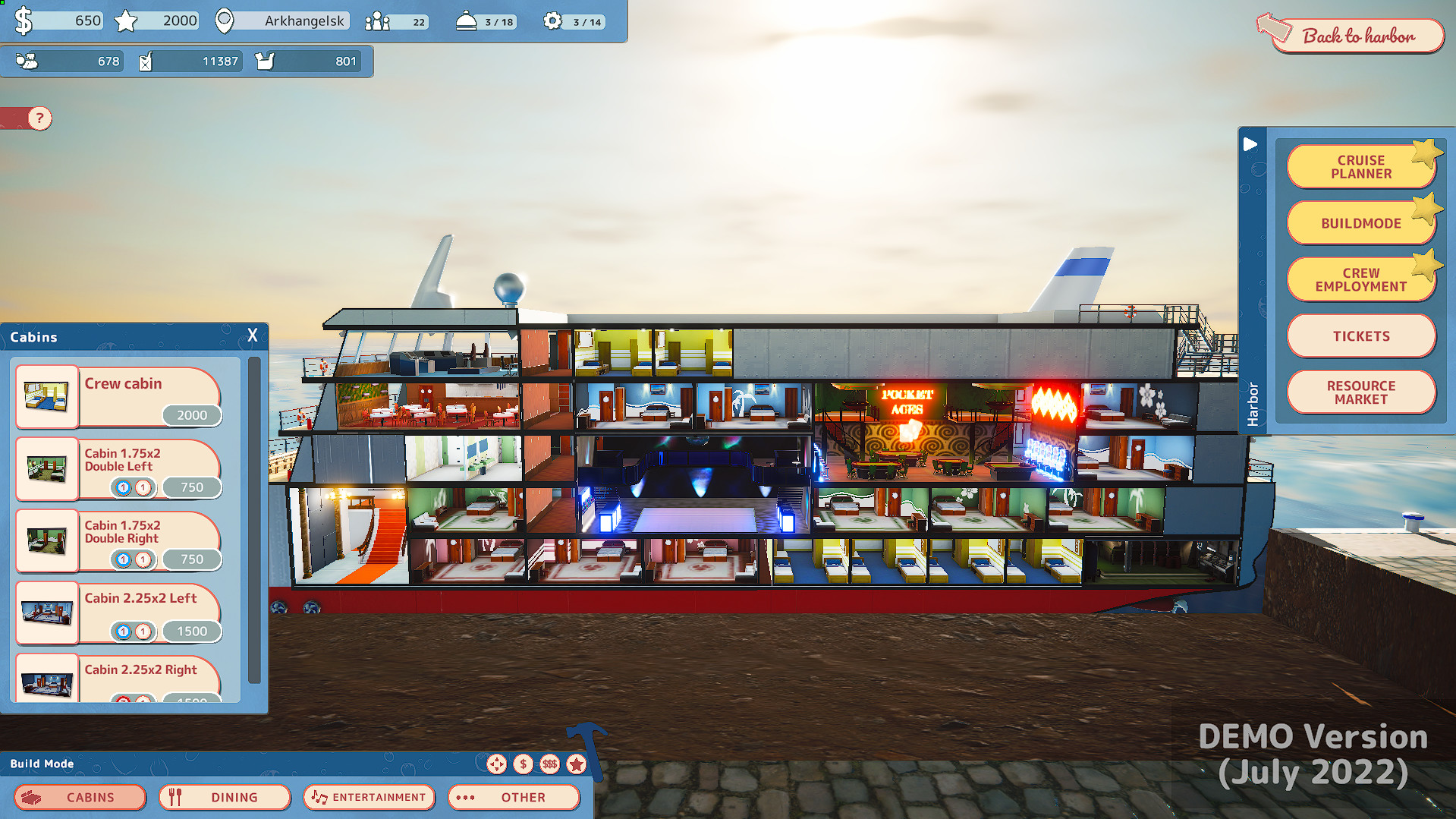Image resolution: width=1456 pixels, height=819 pixels.
Task: Collapse the Harbor panel with its arrow
Action: pos(1251,144)
